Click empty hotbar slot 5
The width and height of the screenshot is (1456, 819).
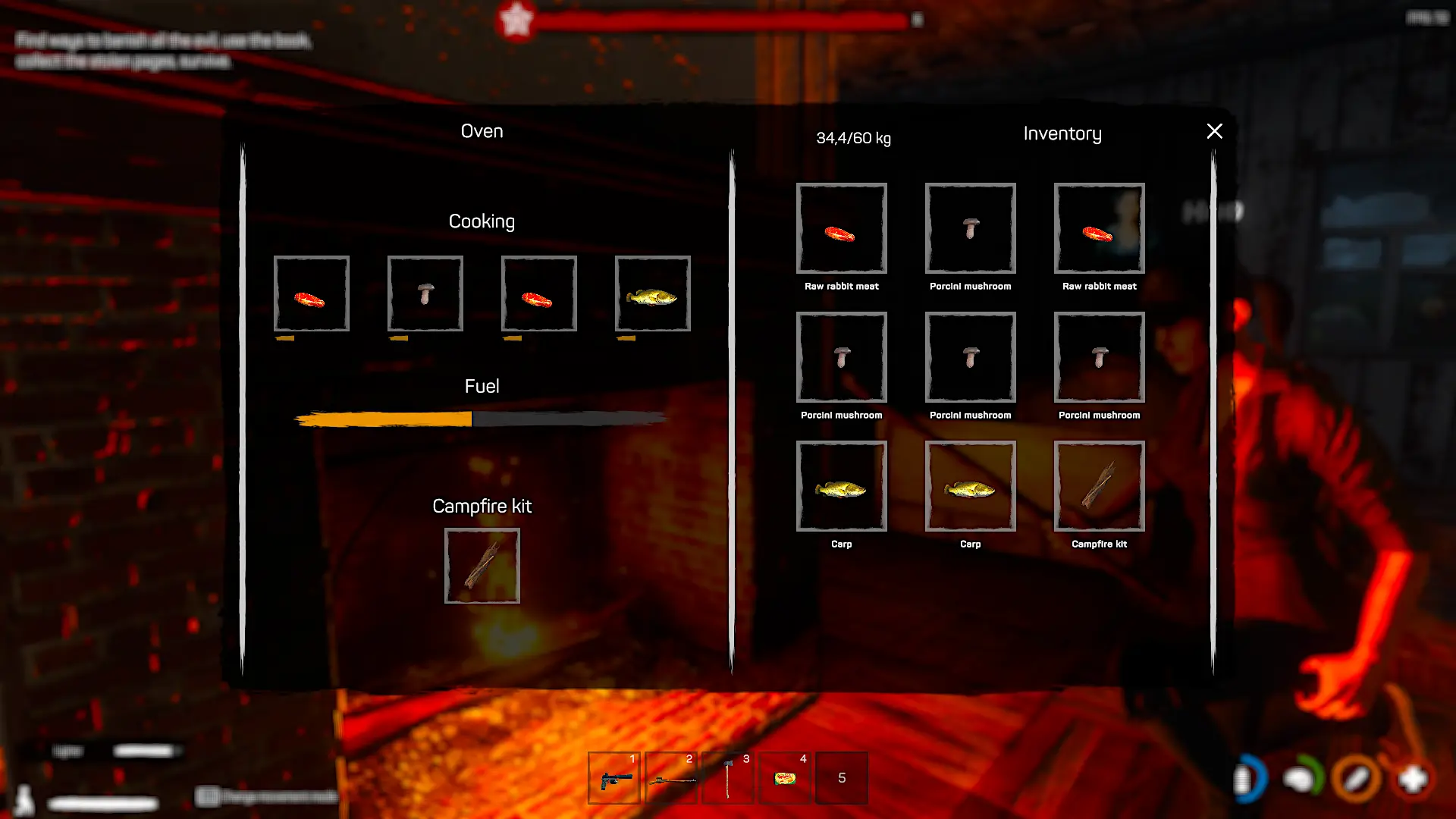tap(842, 778)
